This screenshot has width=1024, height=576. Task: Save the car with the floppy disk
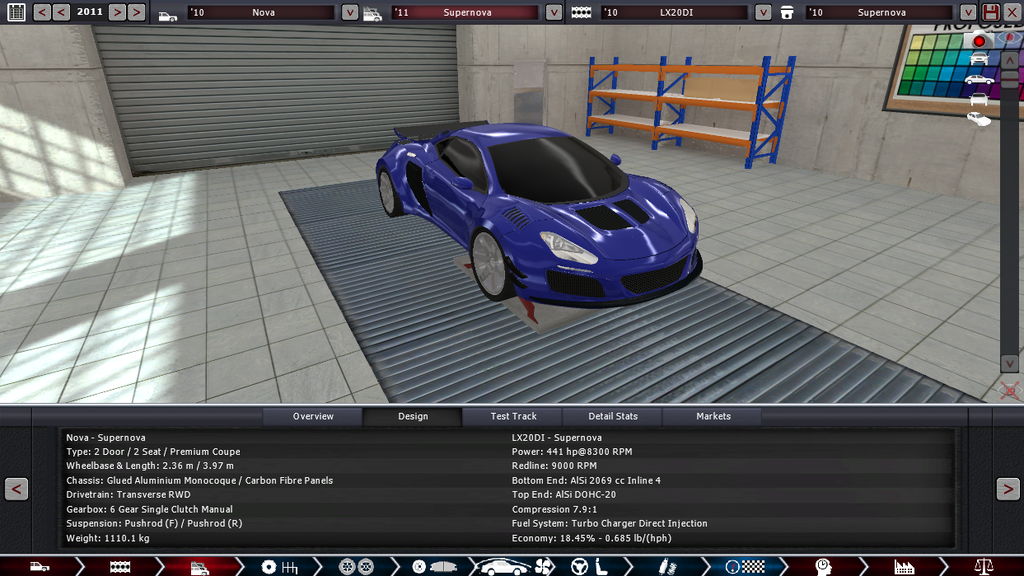click(x=991, y=12)
